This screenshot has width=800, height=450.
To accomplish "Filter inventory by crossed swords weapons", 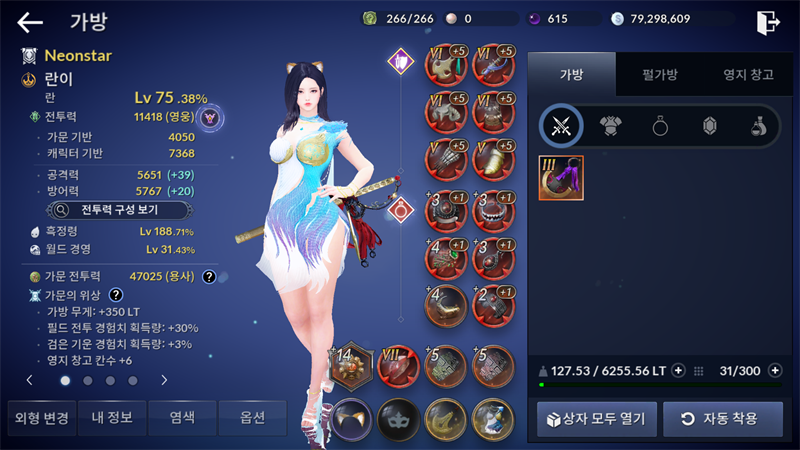I will click(561, 125).
